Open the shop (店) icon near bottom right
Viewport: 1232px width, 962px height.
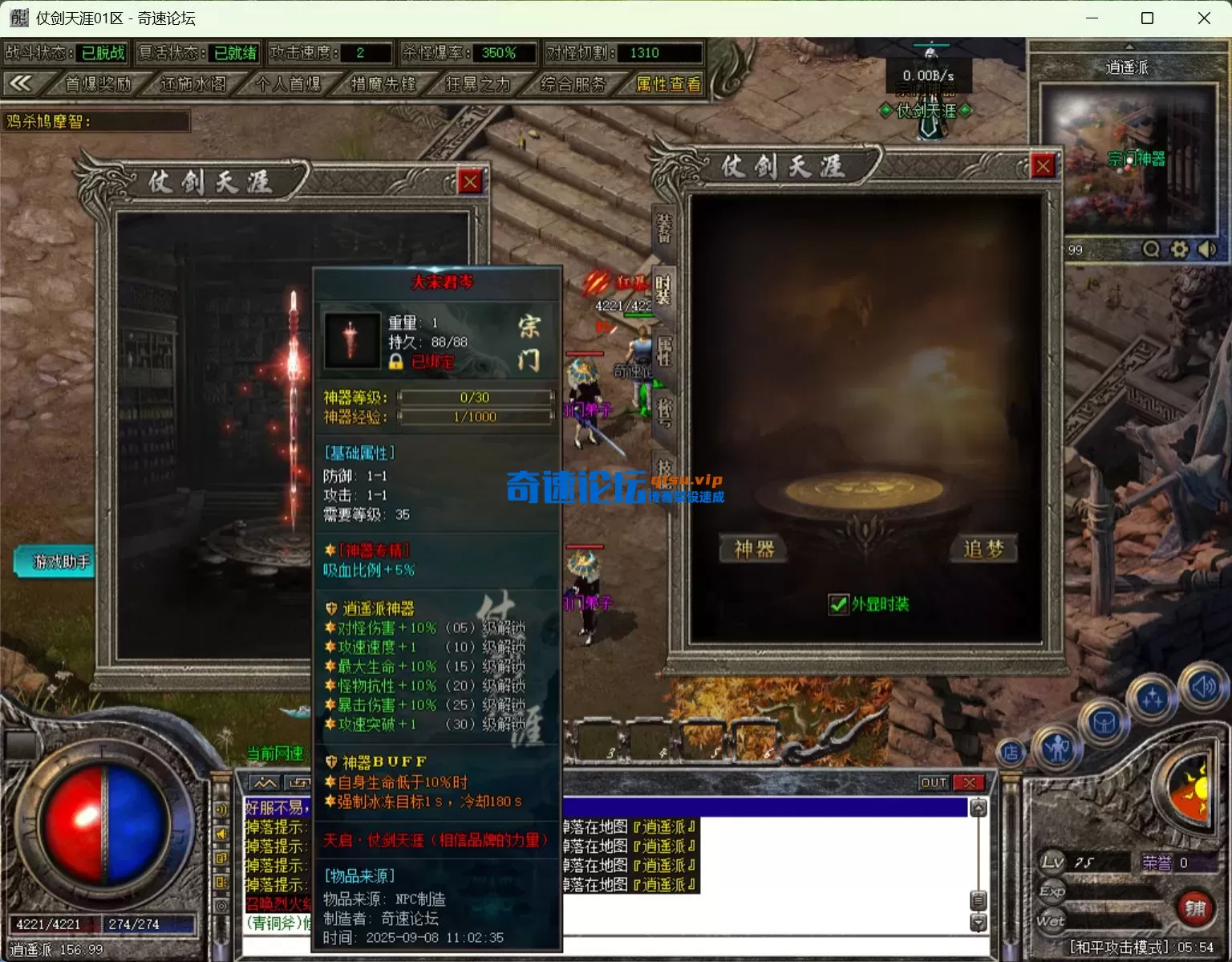[1012, 754]
